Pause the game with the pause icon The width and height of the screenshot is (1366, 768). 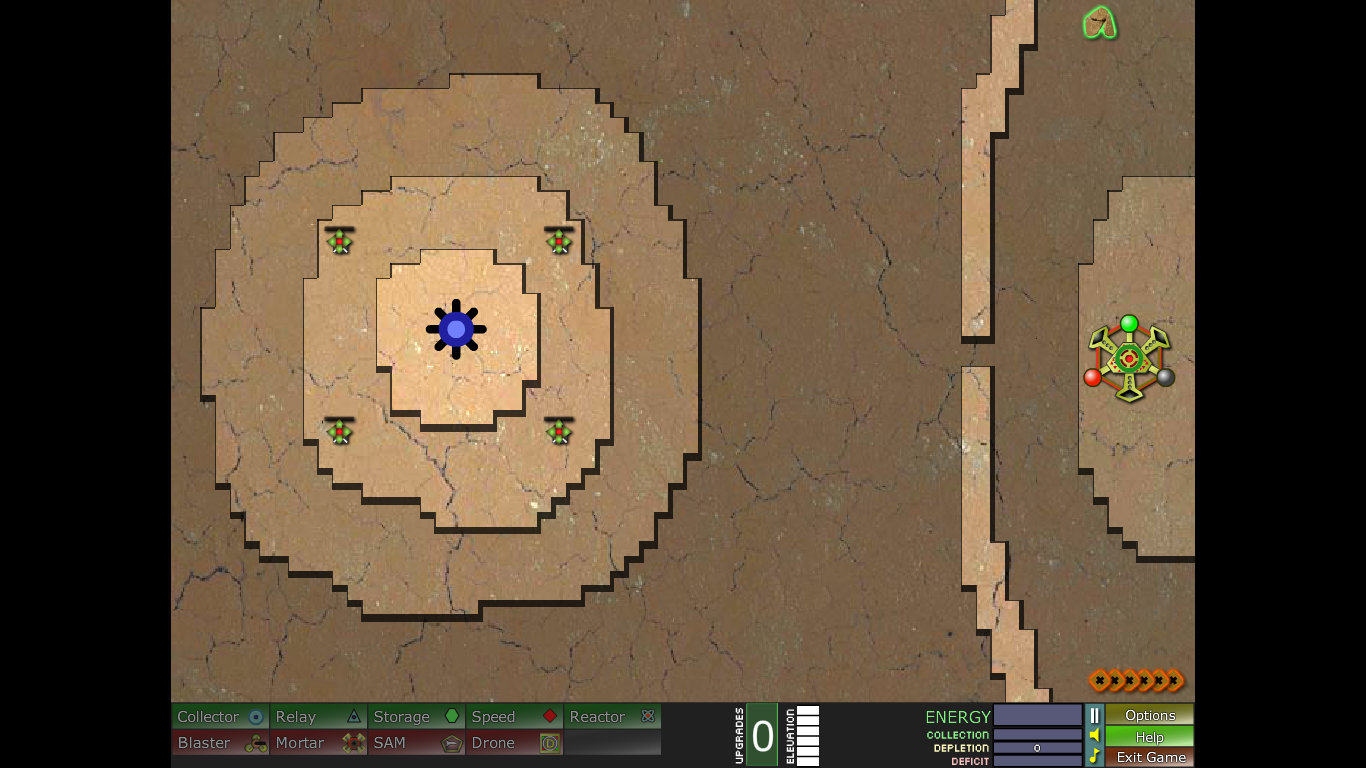coord(1094,715)
